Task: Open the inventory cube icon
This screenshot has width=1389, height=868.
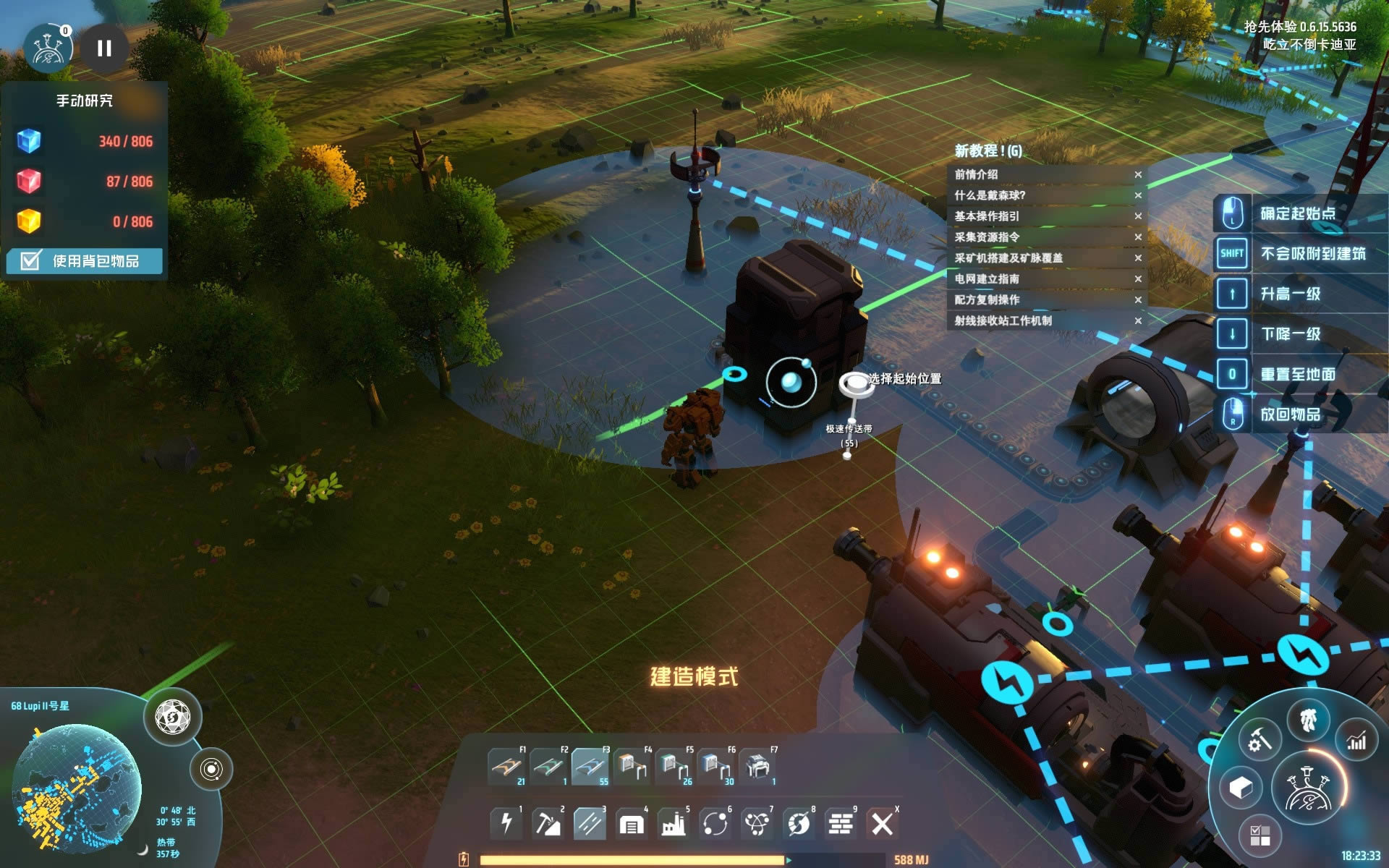Action: tap(1241, 787)
